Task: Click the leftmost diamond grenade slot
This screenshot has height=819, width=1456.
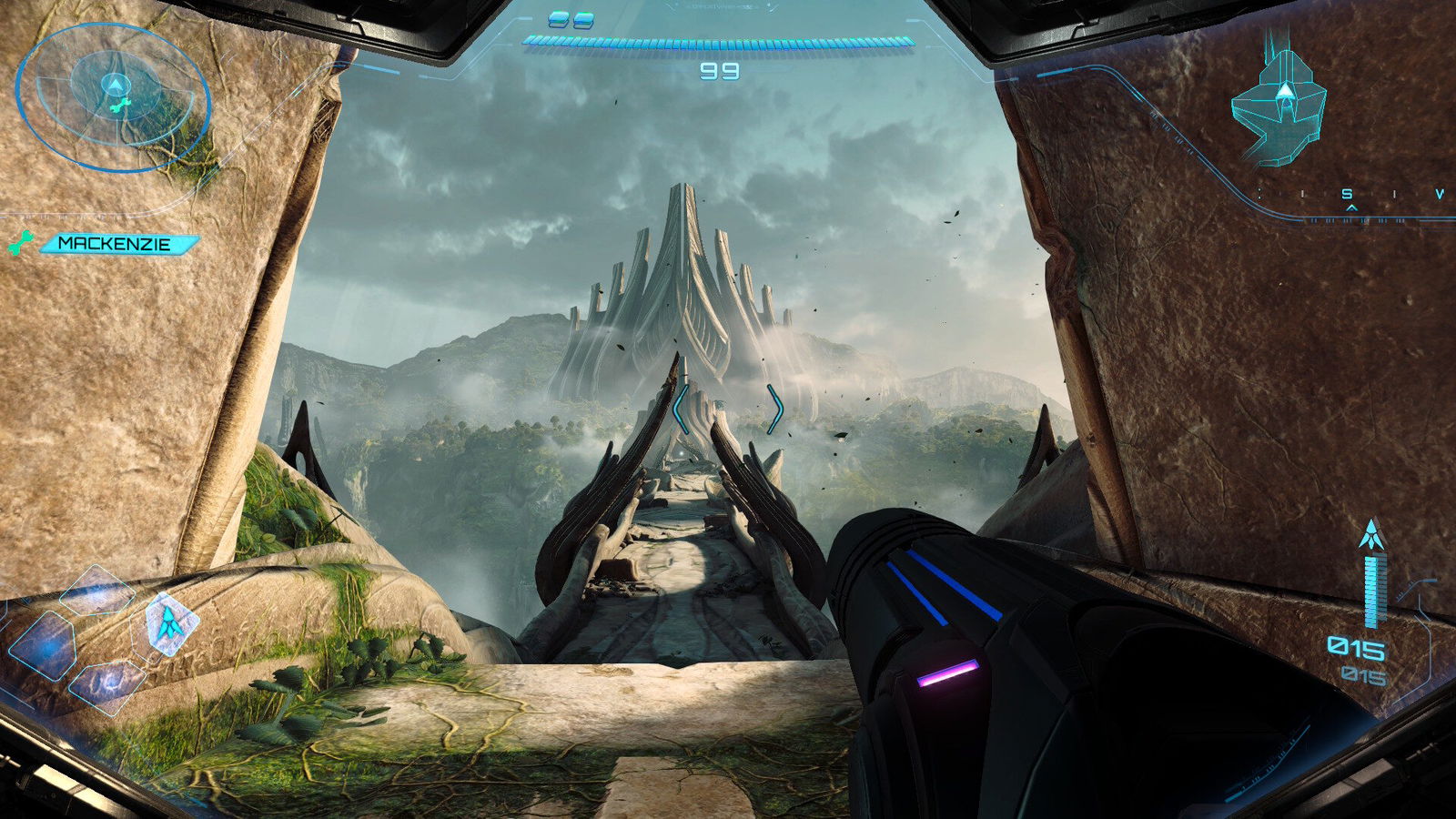Action: (47, 646)
